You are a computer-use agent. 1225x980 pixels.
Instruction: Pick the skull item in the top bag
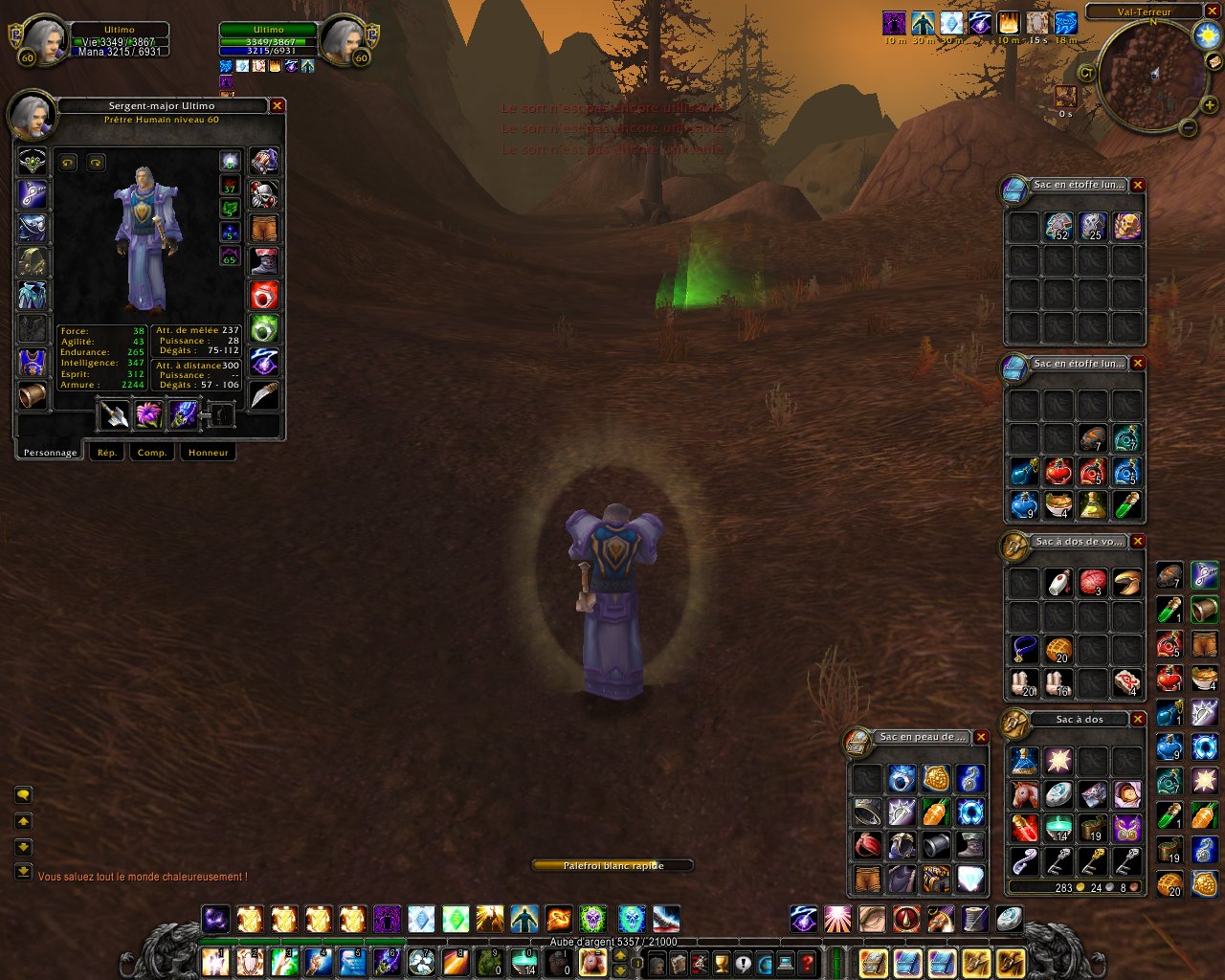click(1127, 226)
